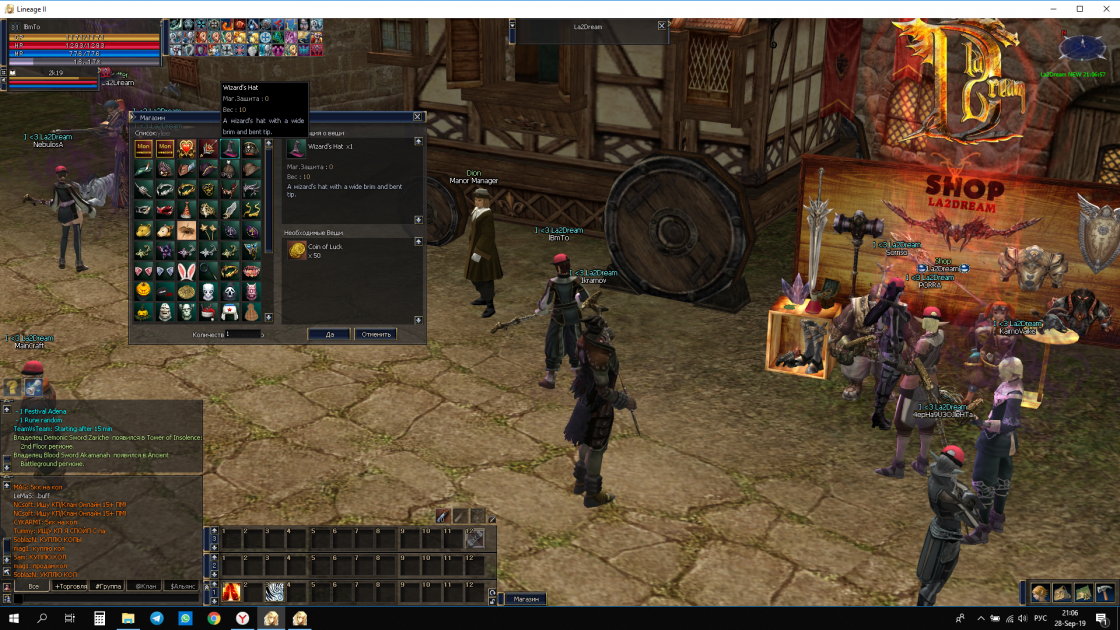Close the La2Dream target window

tap(661, 26)
